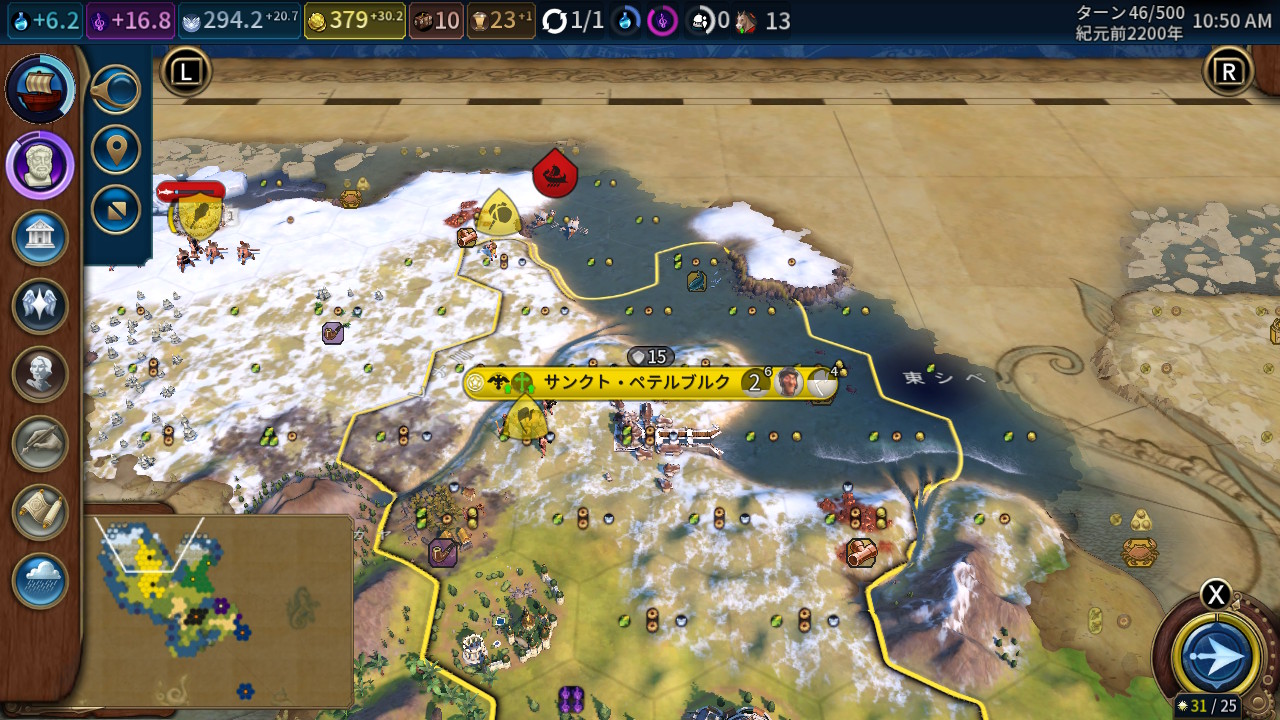Viewport: 1280px width, 720px height.
Task: Open the scroll icon in the sidebar
Action: coord(40,511)
